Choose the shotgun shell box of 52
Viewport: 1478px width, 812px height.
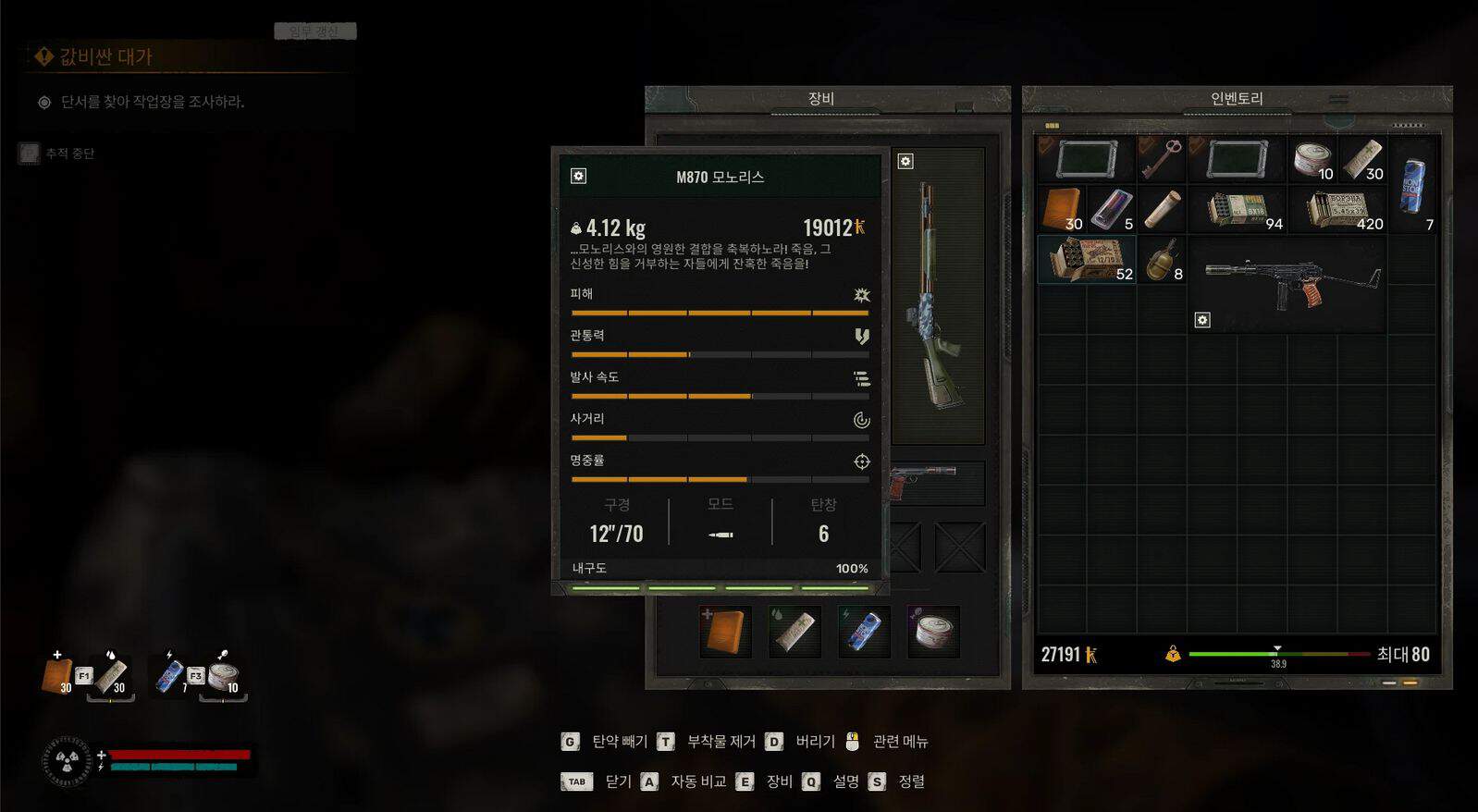coord(1086,259)
